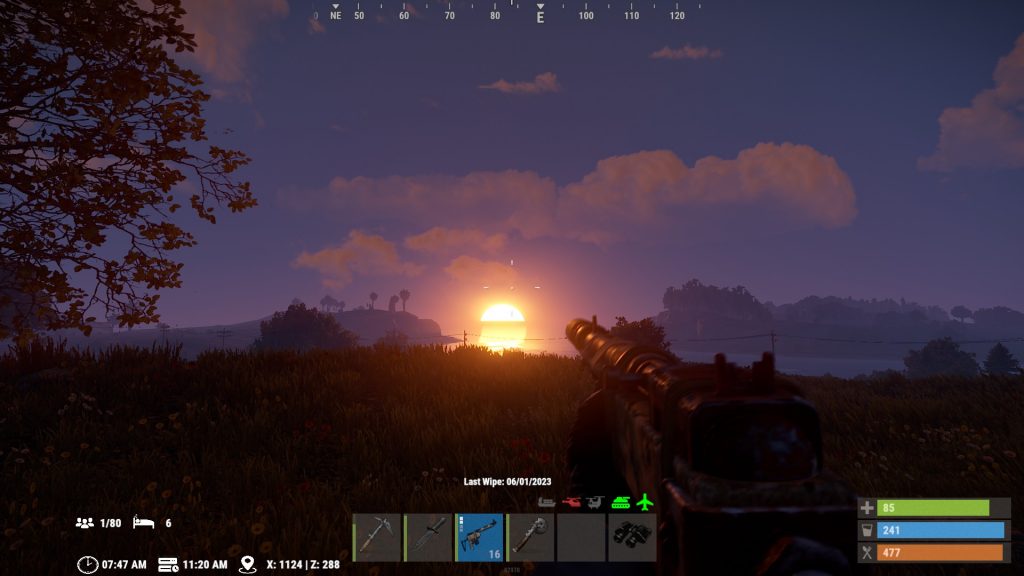The width and height of the screenshot is (1024, 576).
Task: Select the empty hotbar slot
Action: (581, 538)
